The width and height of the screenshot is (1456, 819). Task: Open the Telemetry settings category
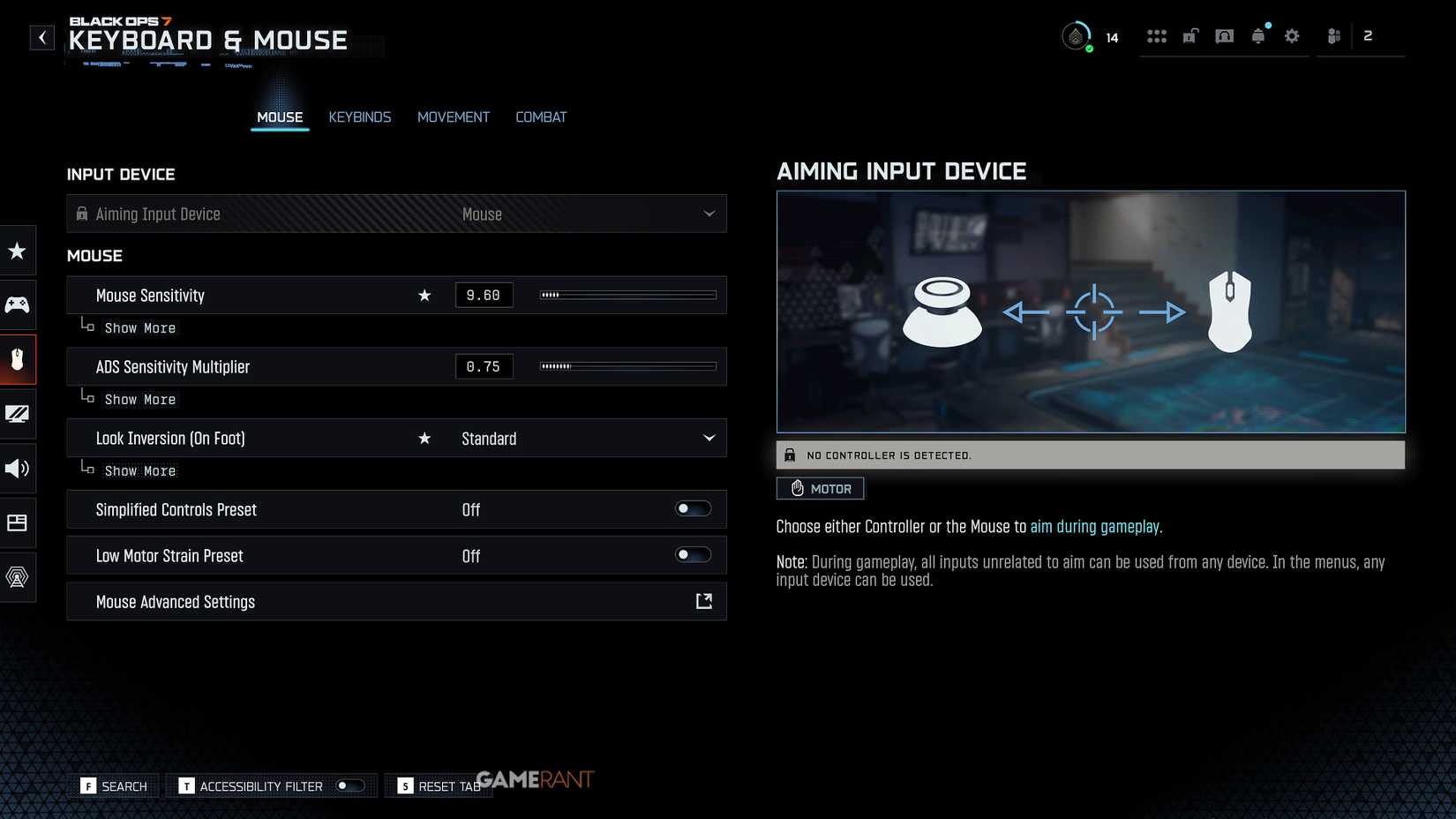click(x=18, y=577)
